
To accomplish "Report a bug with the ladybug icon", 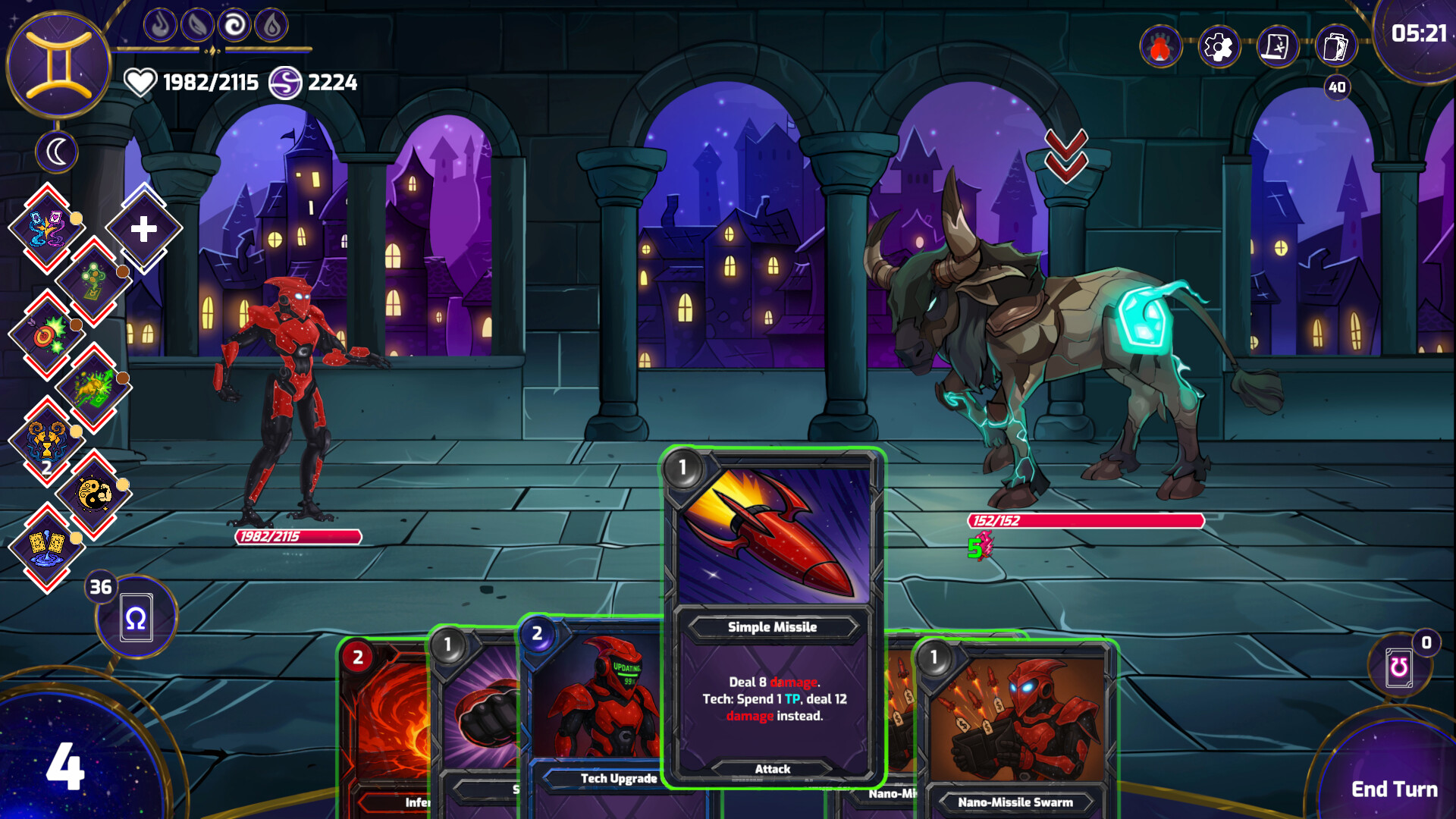I will click(x=1160, y=48).
